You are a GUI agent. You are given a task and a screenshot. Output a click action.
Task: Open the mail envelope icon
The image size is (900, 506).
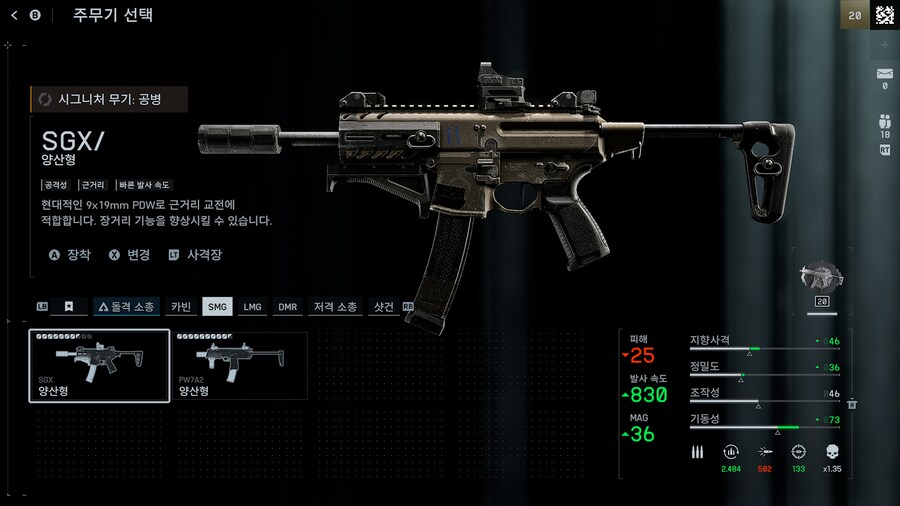click(x=884, y=73)
